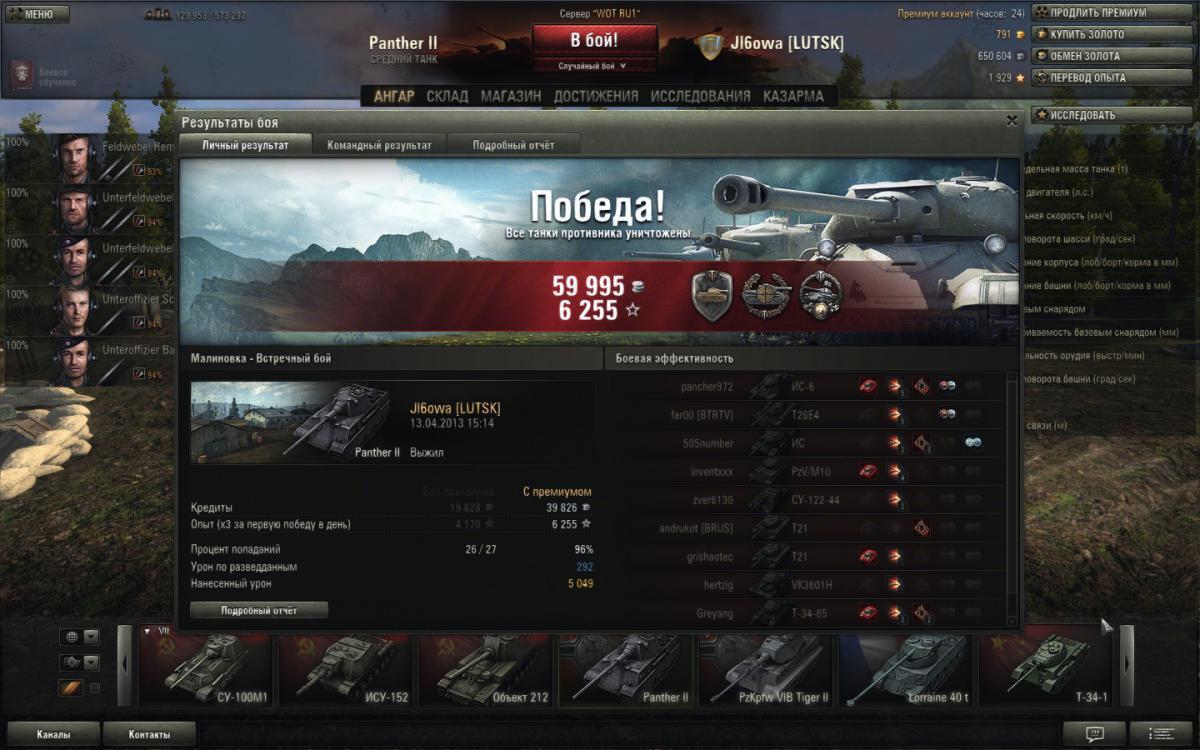Open the Исследования section

pos(700,96)
